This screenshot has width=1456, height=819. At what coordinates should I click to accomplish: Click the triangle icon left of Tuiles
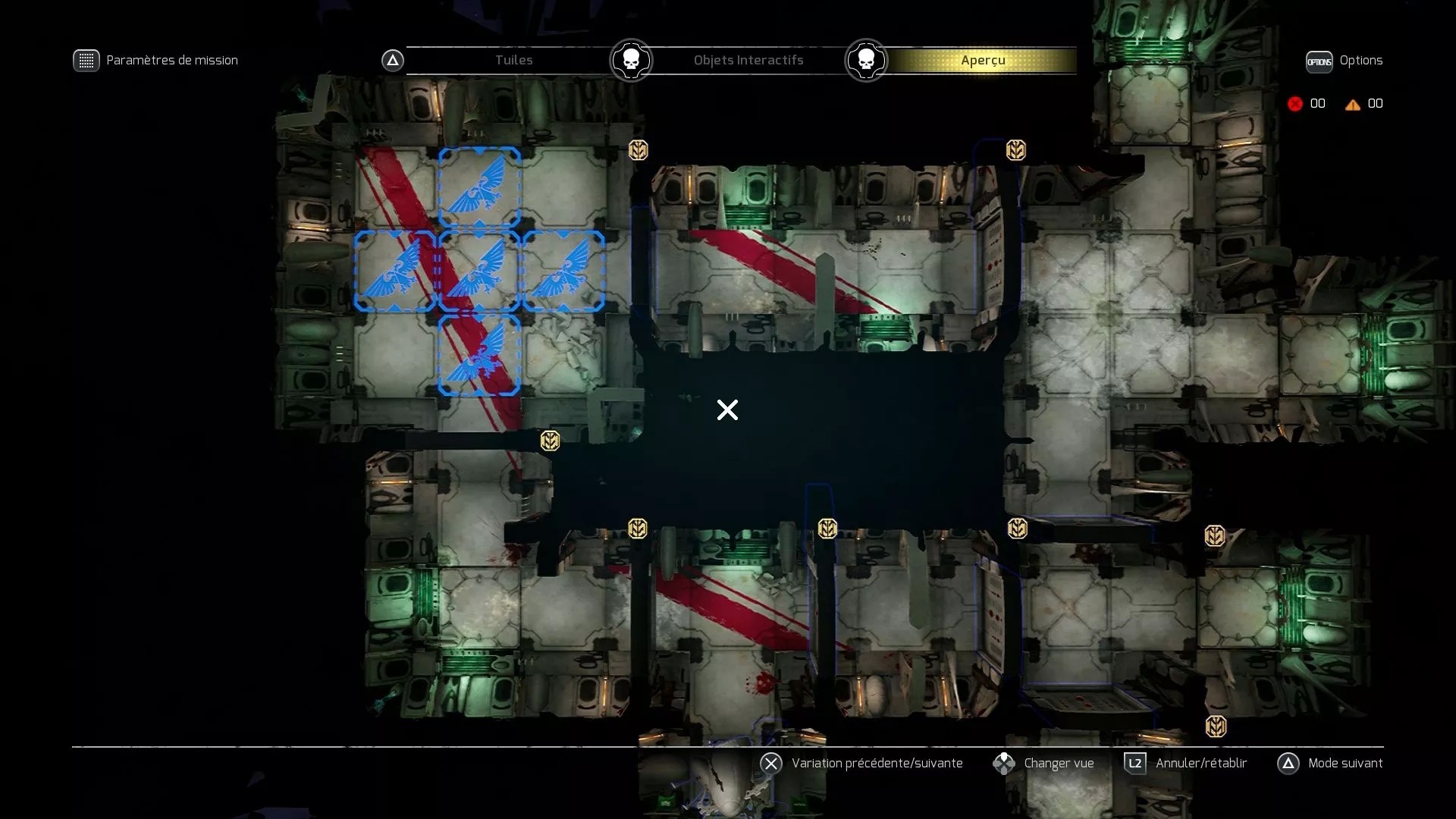(392, 60)
